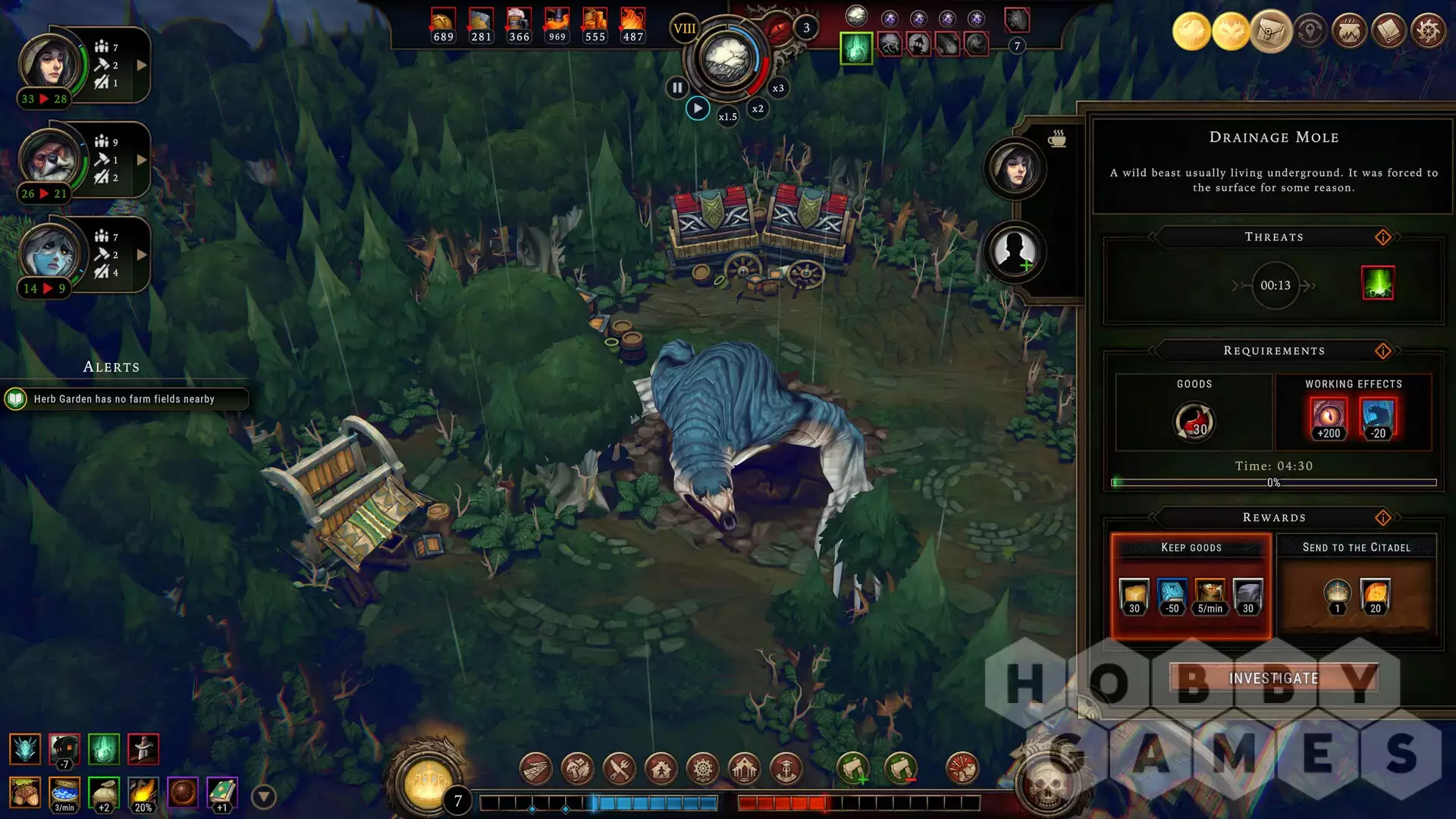
Task: Select the acorn perk icon
Action: (25, 793)
